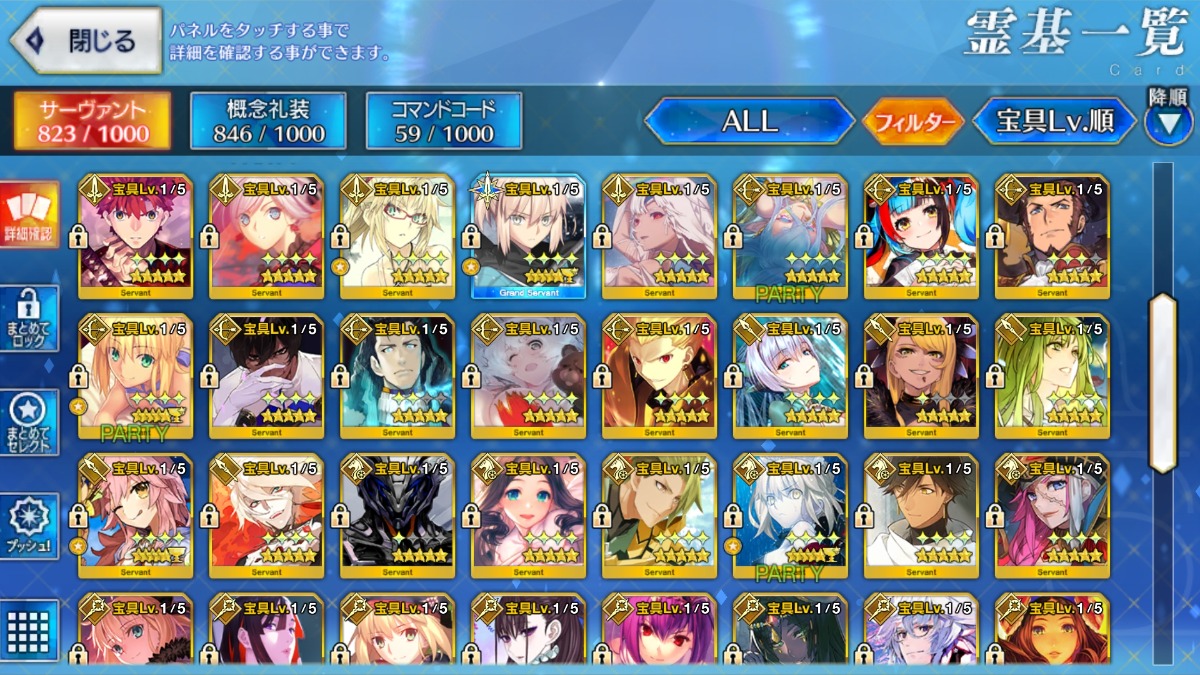The height and width of the screenshot is (675, 1200).
Task: Change the ALL class selector
Action: [749, 122]
